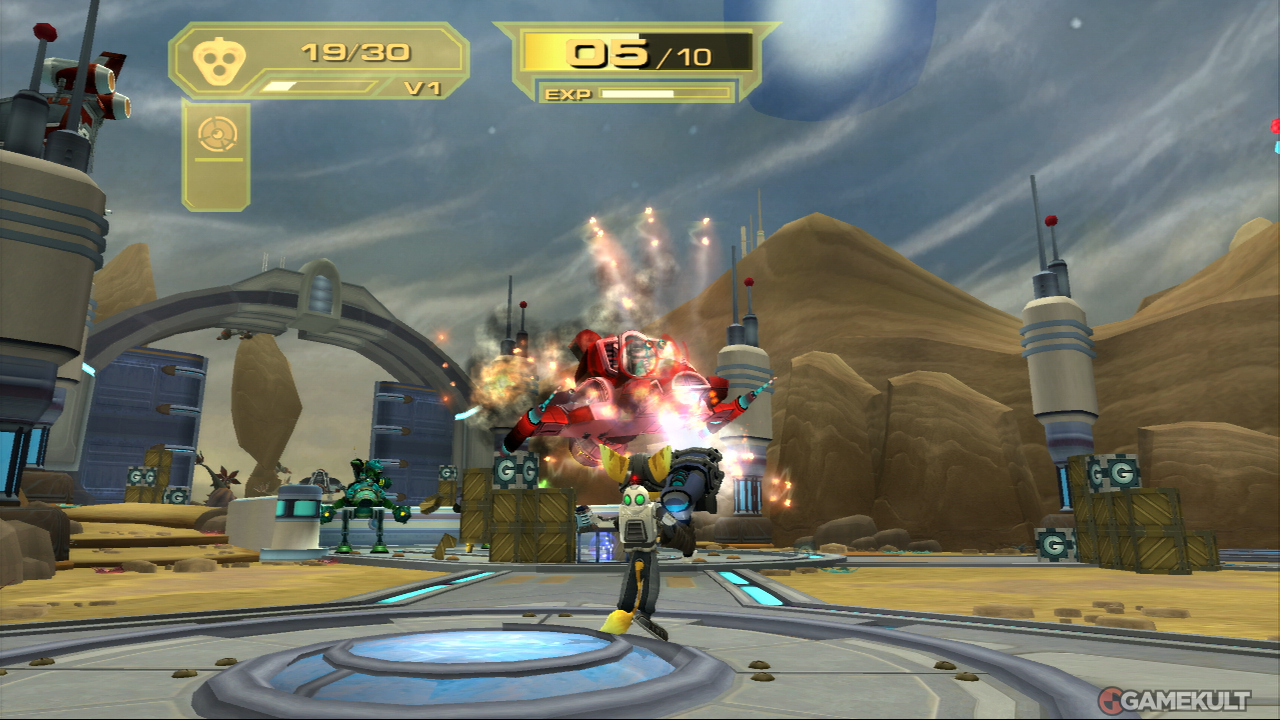The height and width of the screenshot is (720, 1280).
Task: Select the equipped weapon face icon
Action: [x=215, y=63]
